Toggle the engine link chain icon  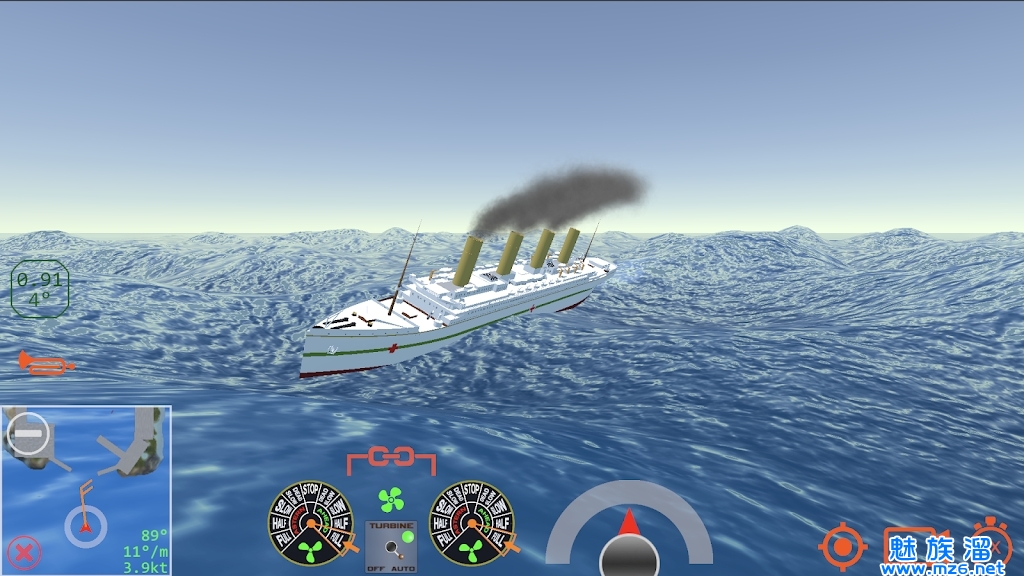tap(391, 459)
